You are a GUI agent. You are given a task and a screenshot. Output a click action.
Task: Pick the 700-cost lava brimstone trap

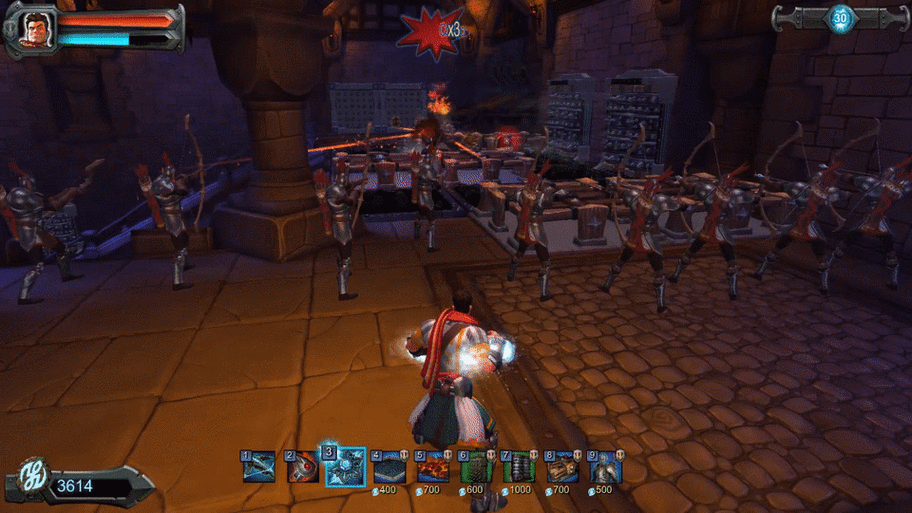(431, 467)
